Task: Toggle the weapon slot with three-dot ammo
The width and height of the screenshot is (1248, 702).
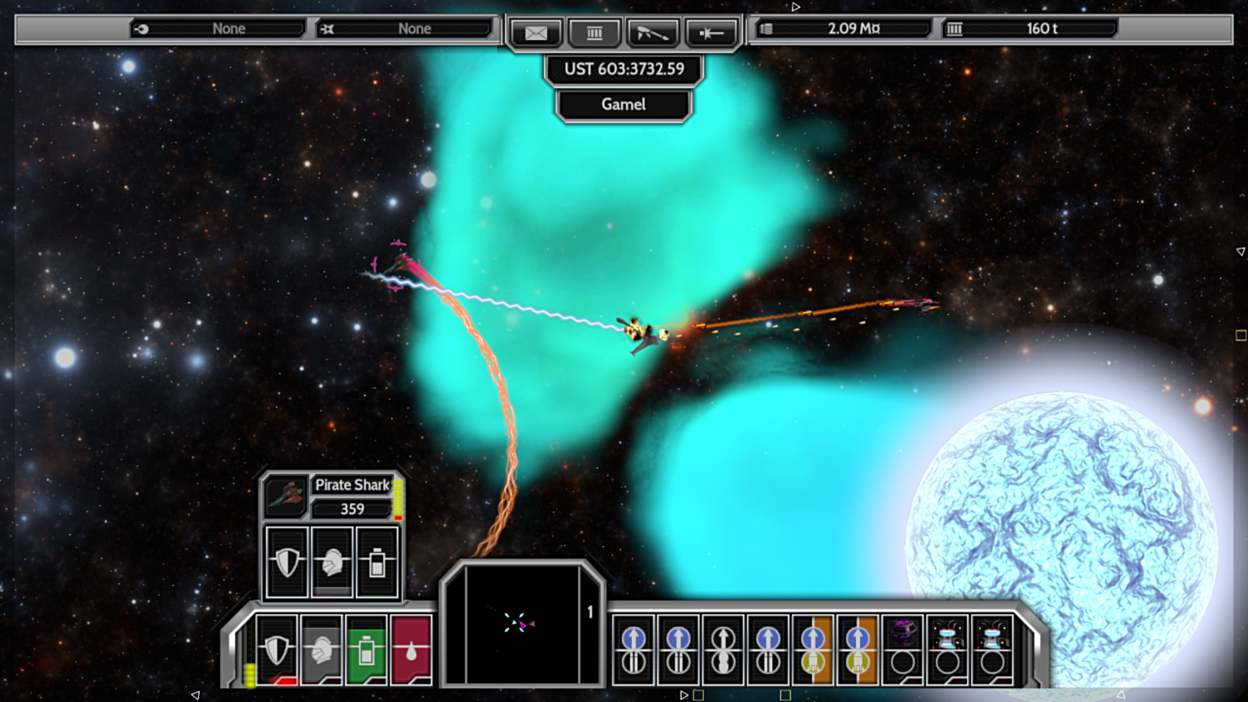Action: coord(722,648)
